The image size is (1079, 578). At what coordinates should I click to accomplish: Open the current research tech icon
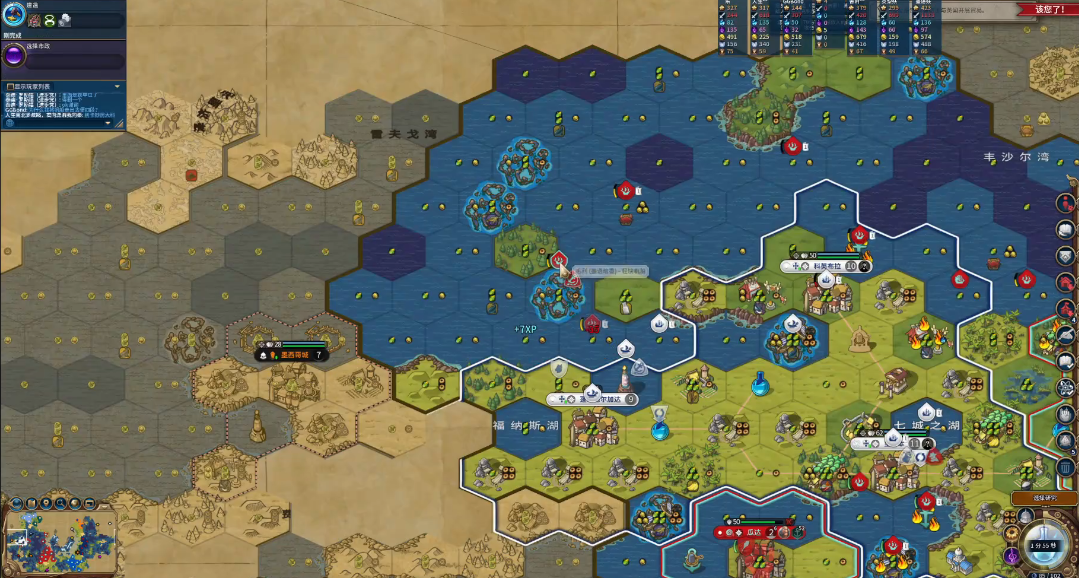[x=13, y=14]
